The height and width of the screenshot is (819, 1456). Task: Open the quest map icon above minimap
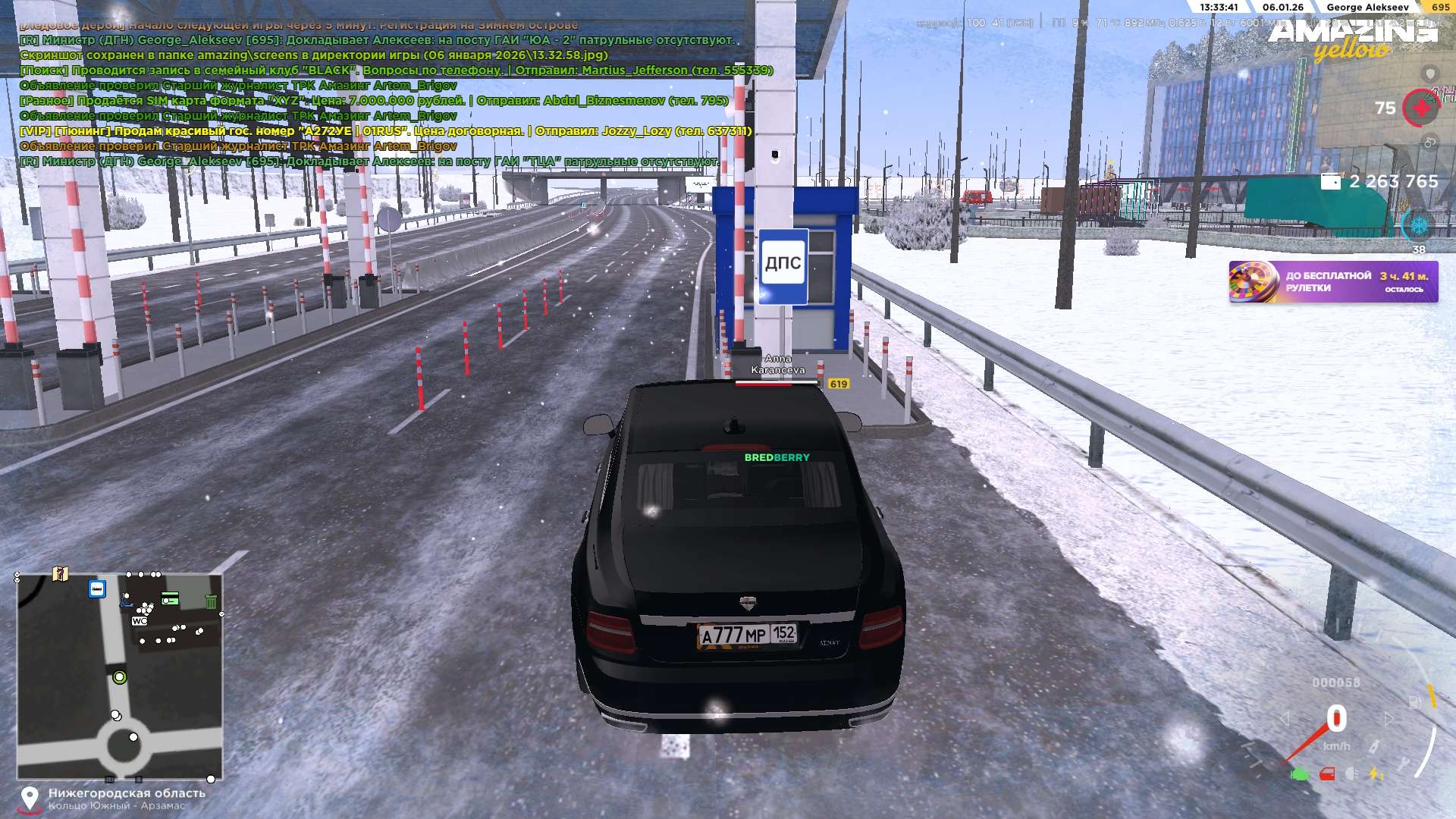click(61, 574)
